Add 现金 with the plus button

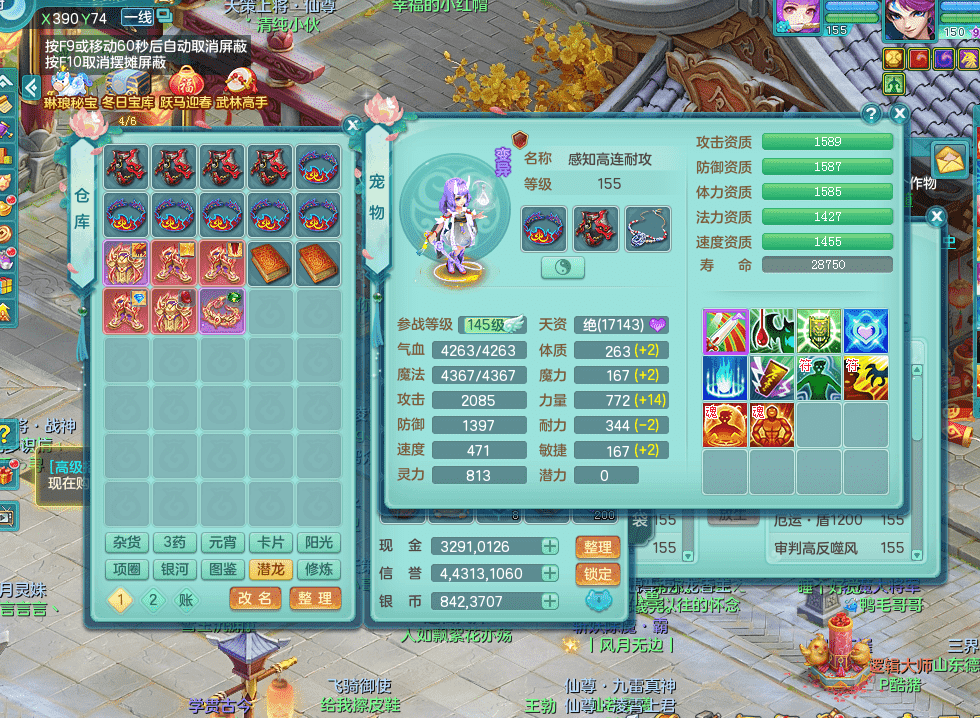[x=550, y=546]
